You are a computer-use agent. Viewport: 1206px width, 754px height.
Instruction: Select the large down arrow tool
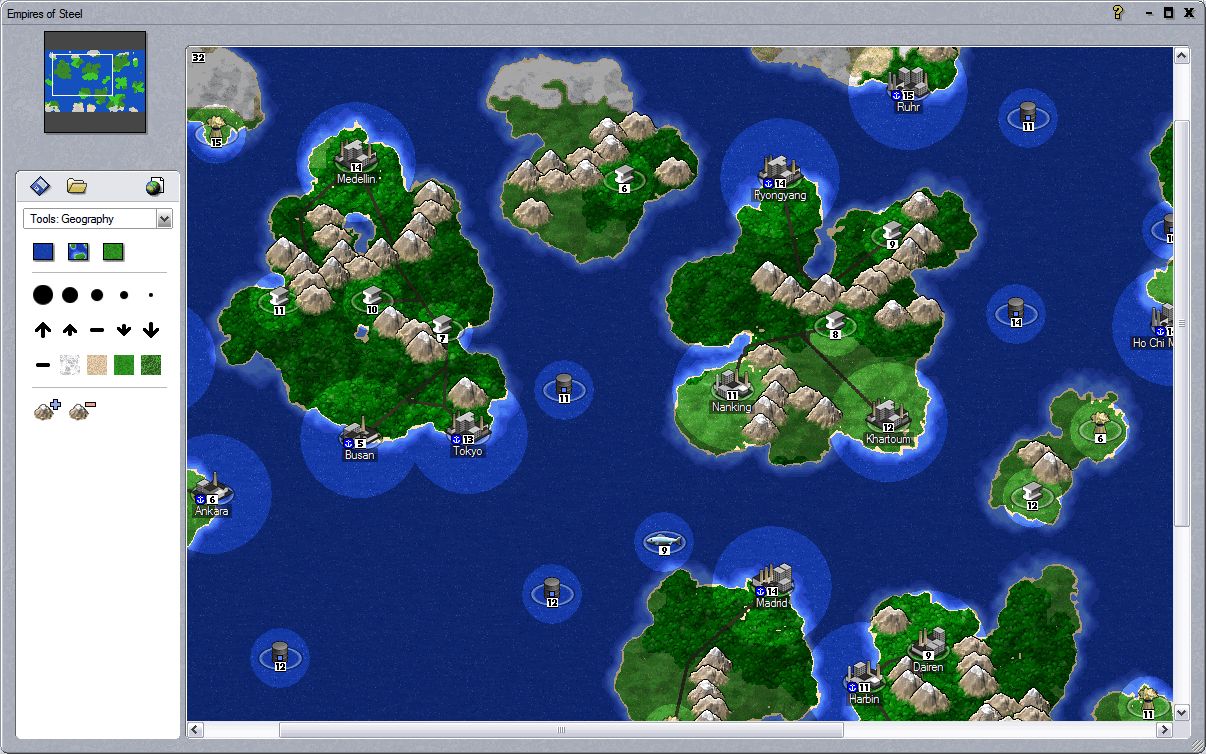pyautogui.click(x=151, y=330)
